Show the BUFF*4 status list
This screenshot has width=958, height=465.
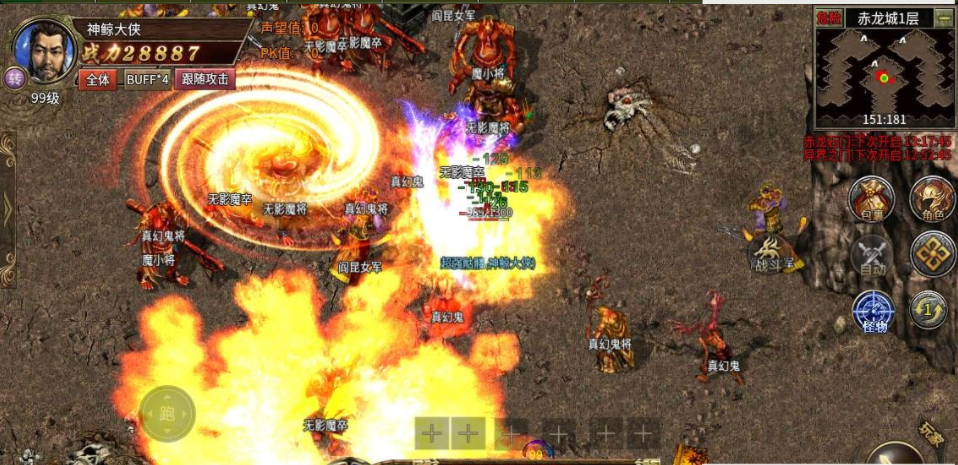click(x=147, y=79)
